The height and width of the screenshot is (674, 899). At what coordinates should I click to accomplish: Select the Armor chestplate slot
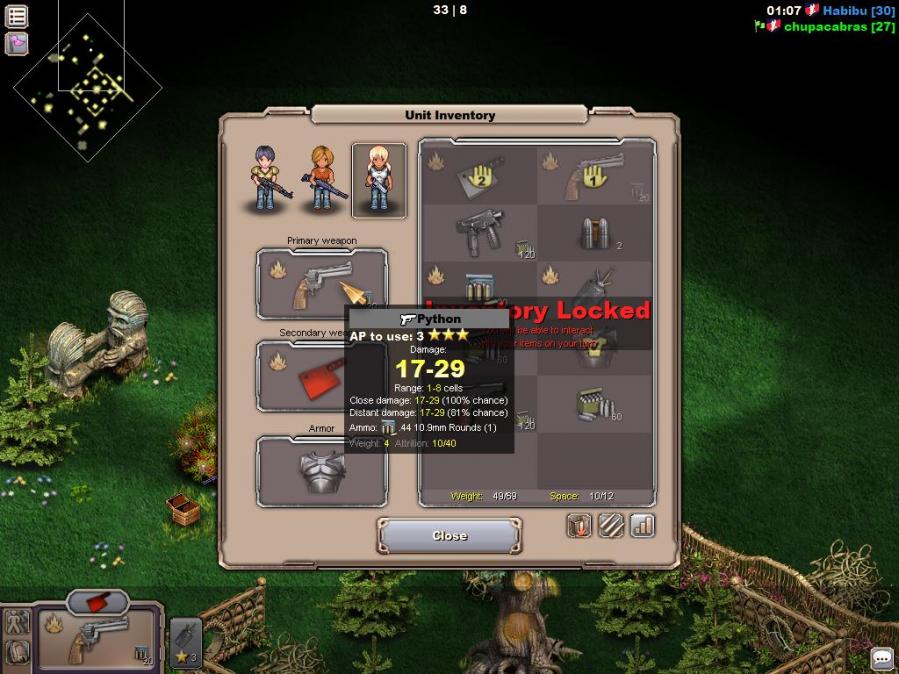click(322, 471)
